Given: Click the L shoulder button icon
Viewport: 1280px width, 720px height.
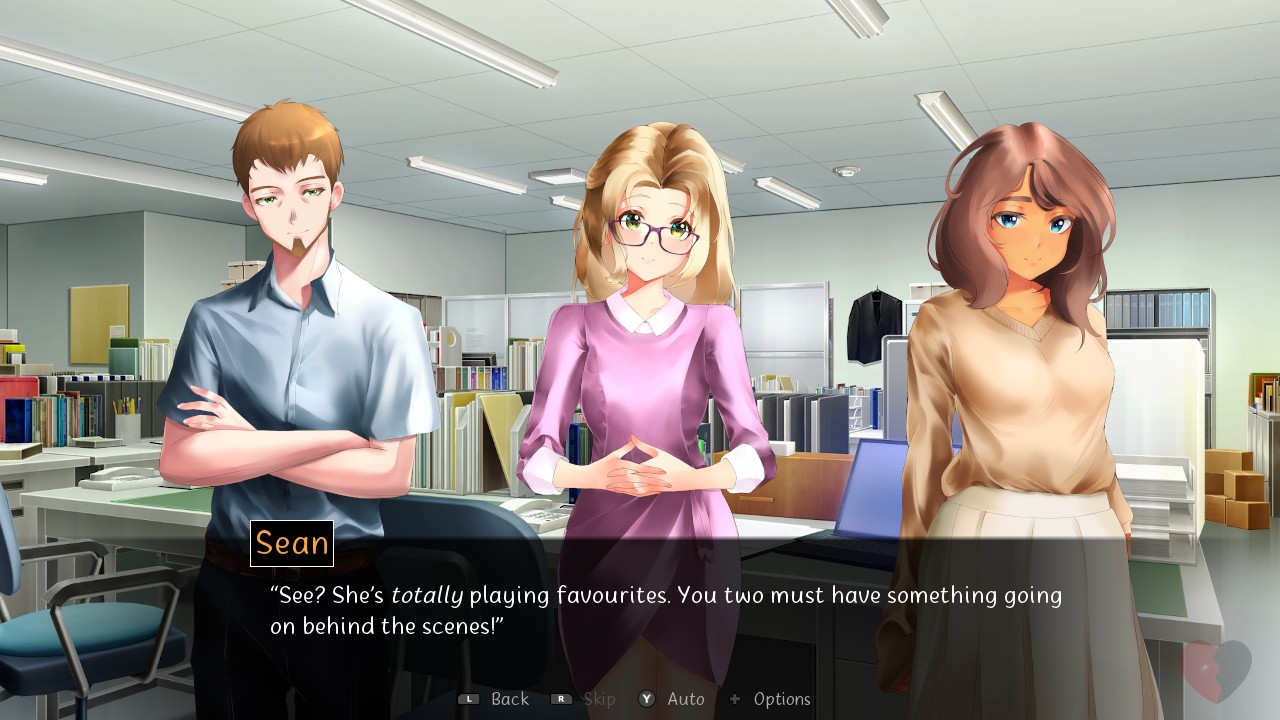Looking at the screenshot, I should point(468,699).
